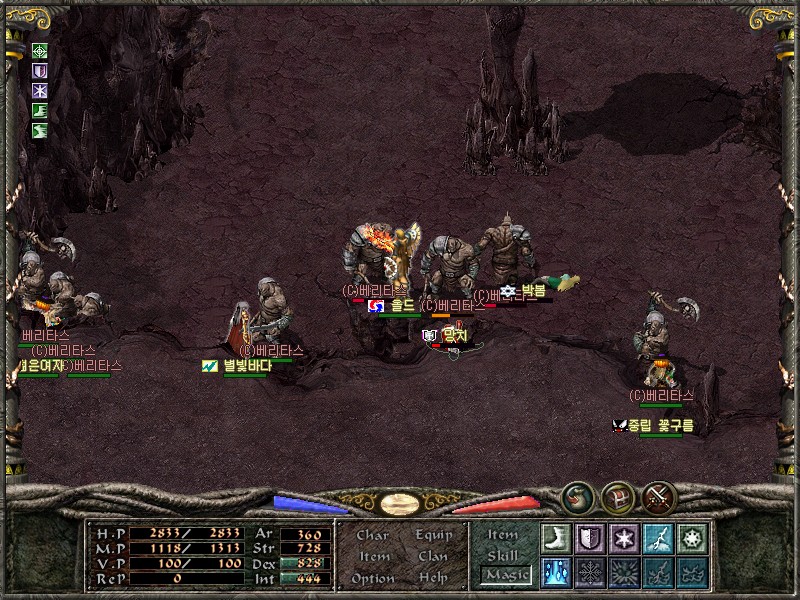Image resolution: width=800 pixels, height=600 pixels.
Task: Pick the dark snowflake spell slot
Action: [590, 572]
